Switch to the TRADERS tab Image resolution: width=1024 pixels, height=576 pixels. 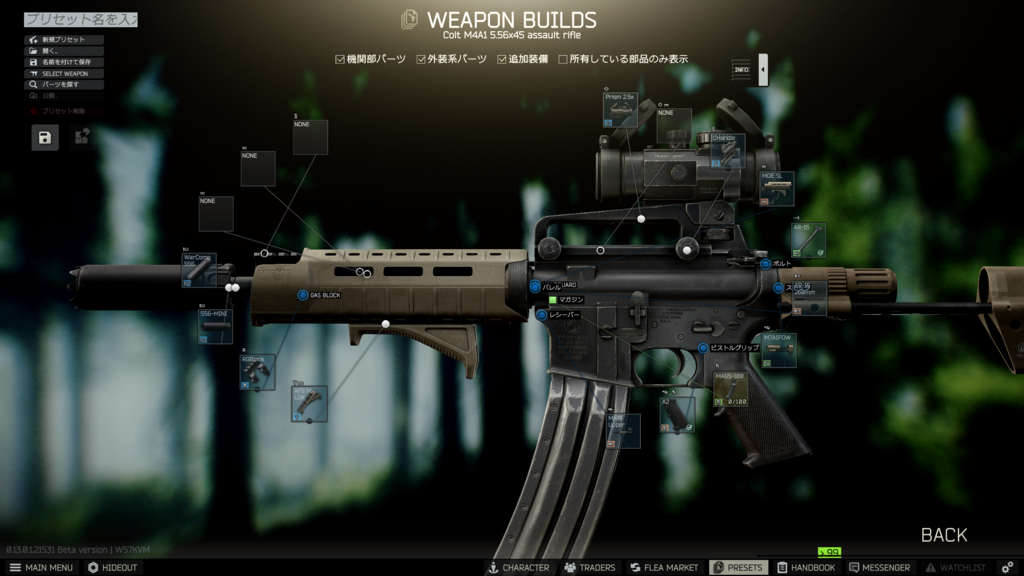[x=590, y=567]
